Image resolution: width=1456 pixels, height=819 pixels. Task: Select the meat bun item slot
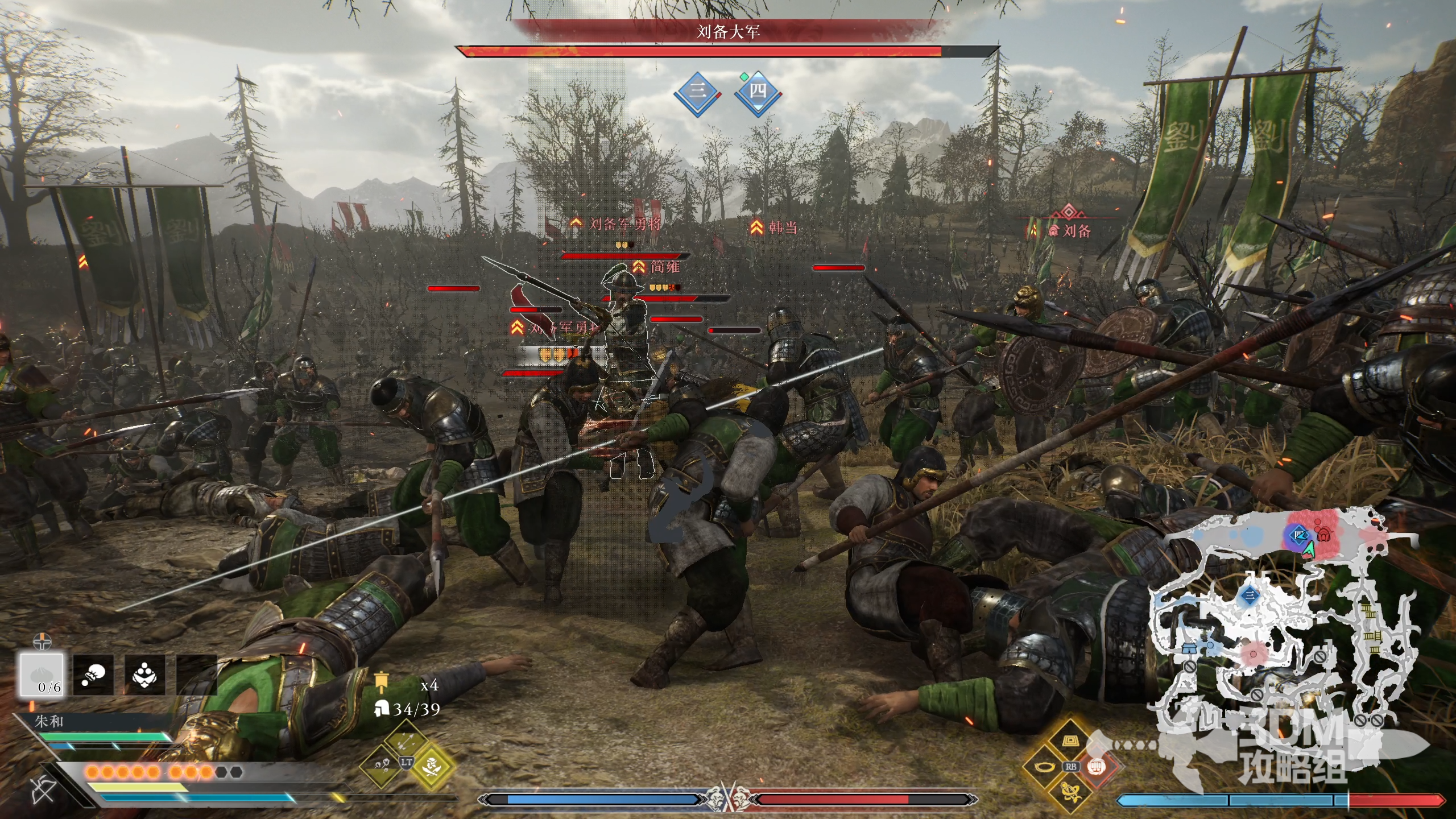[x=42, y=675]
